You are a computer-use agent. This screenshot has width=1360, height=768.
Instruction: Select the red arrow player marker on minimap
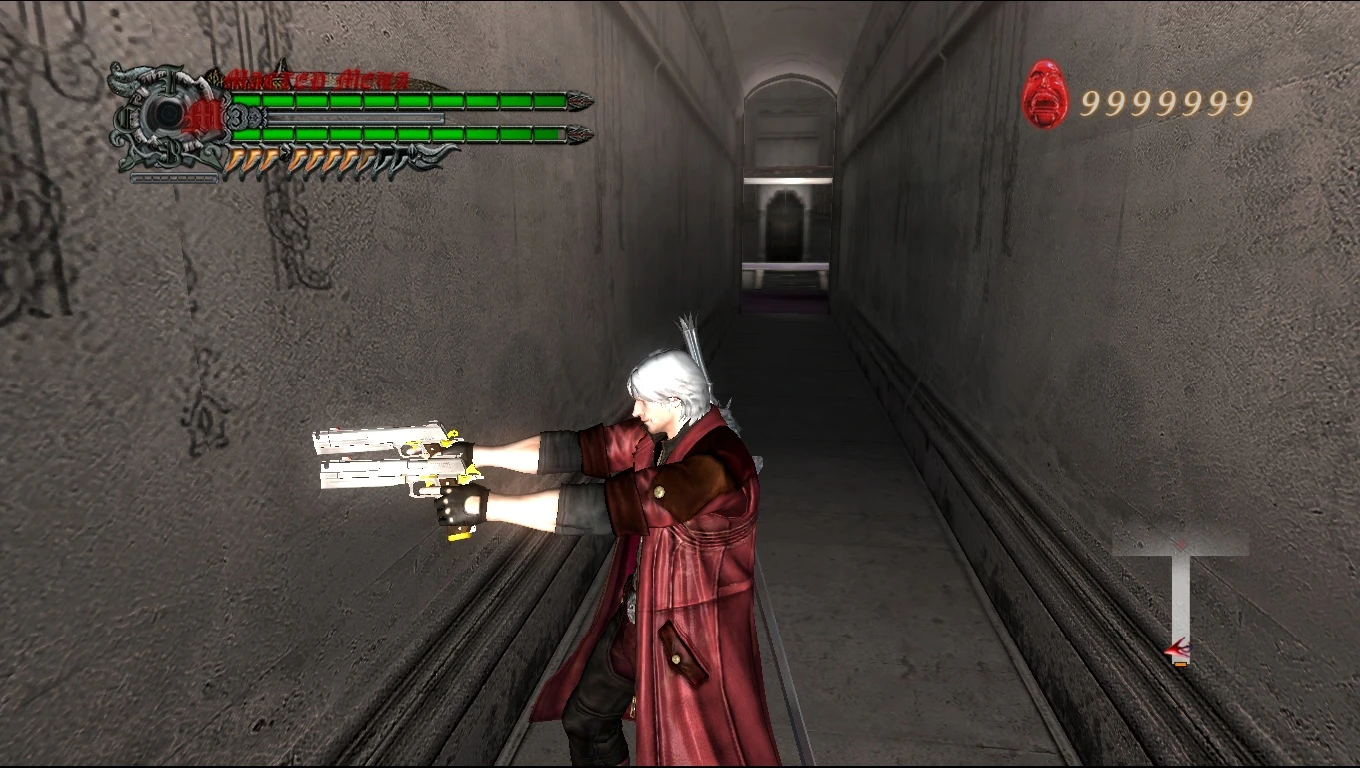pyautogui.click(x=1178, y=648)
